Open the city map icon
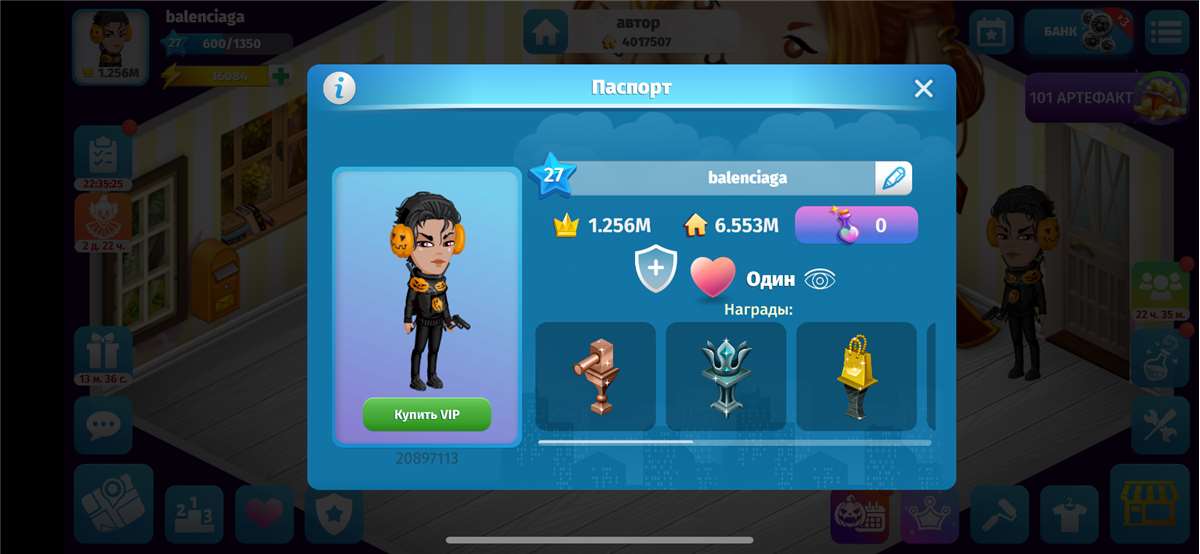The height and width of the screenshot is (554, 1200). [x=113, y=504]
